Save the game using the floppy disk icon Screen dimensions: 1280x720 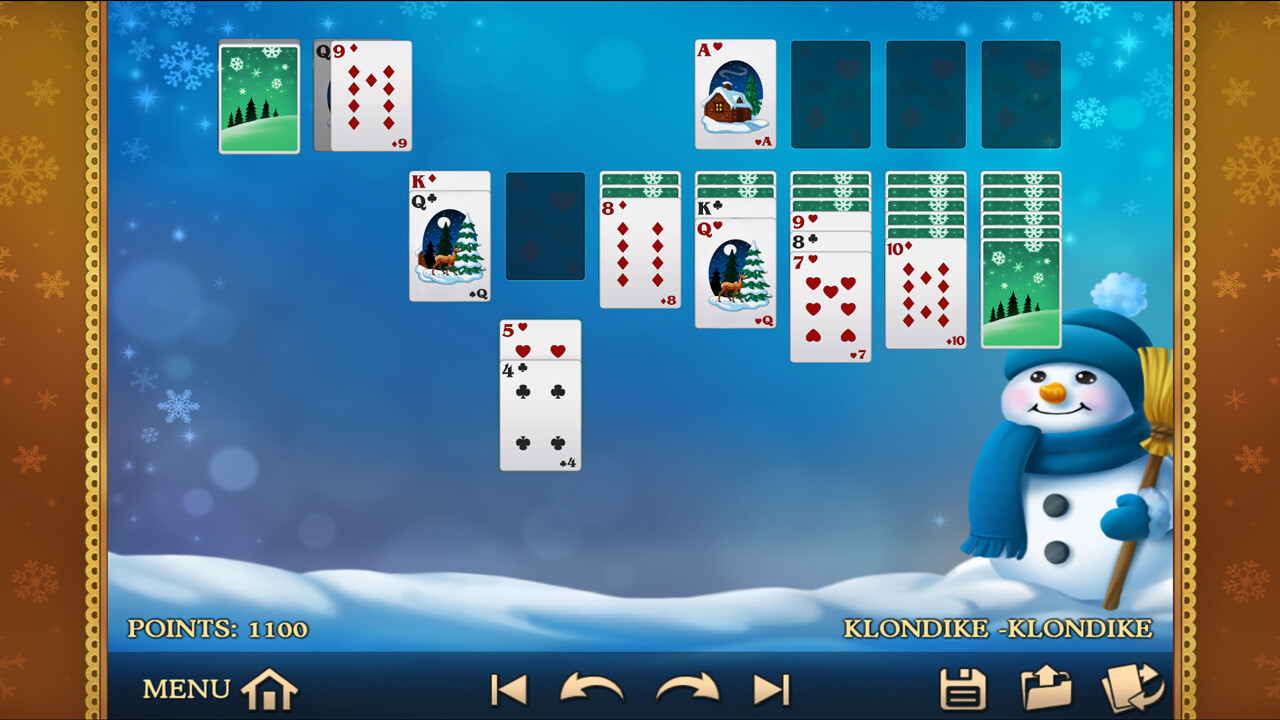coord(962,688)
